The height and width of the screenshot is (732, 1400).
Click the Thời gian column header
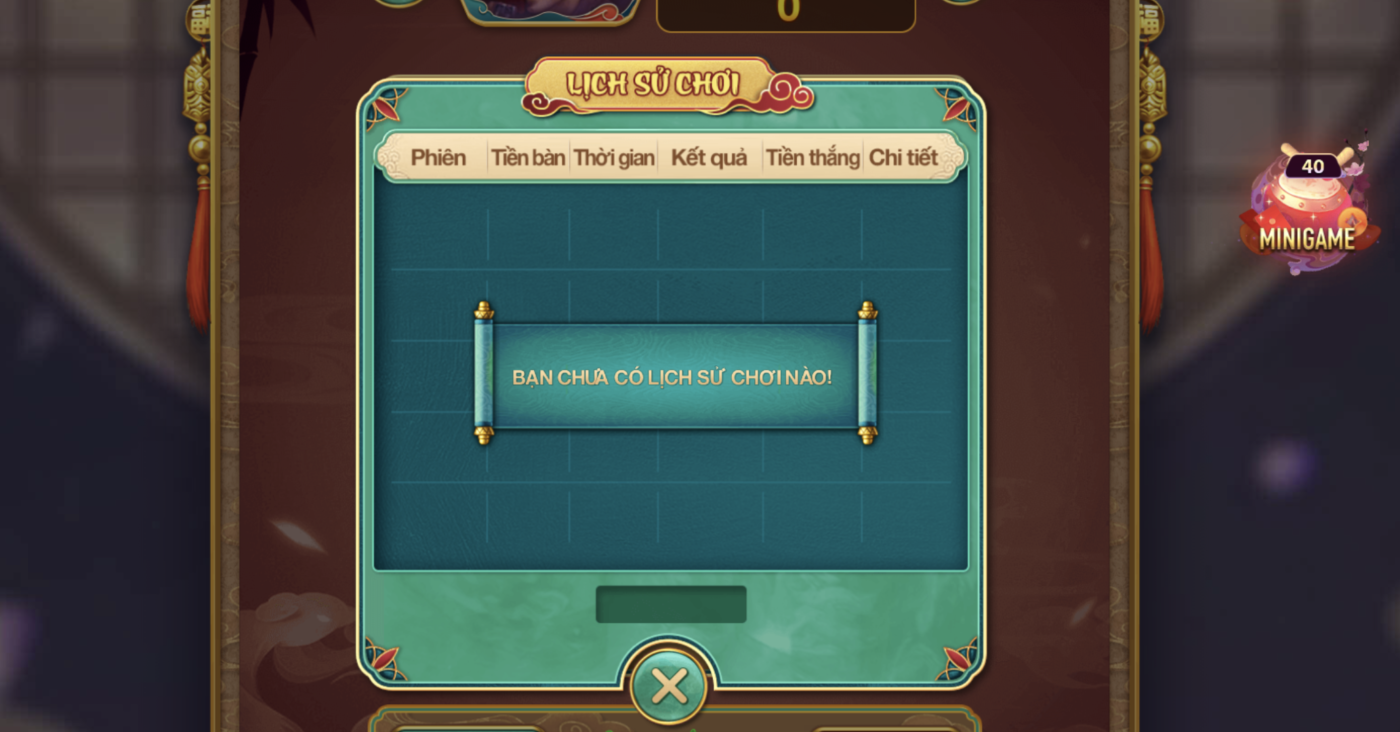pos(614,158)
